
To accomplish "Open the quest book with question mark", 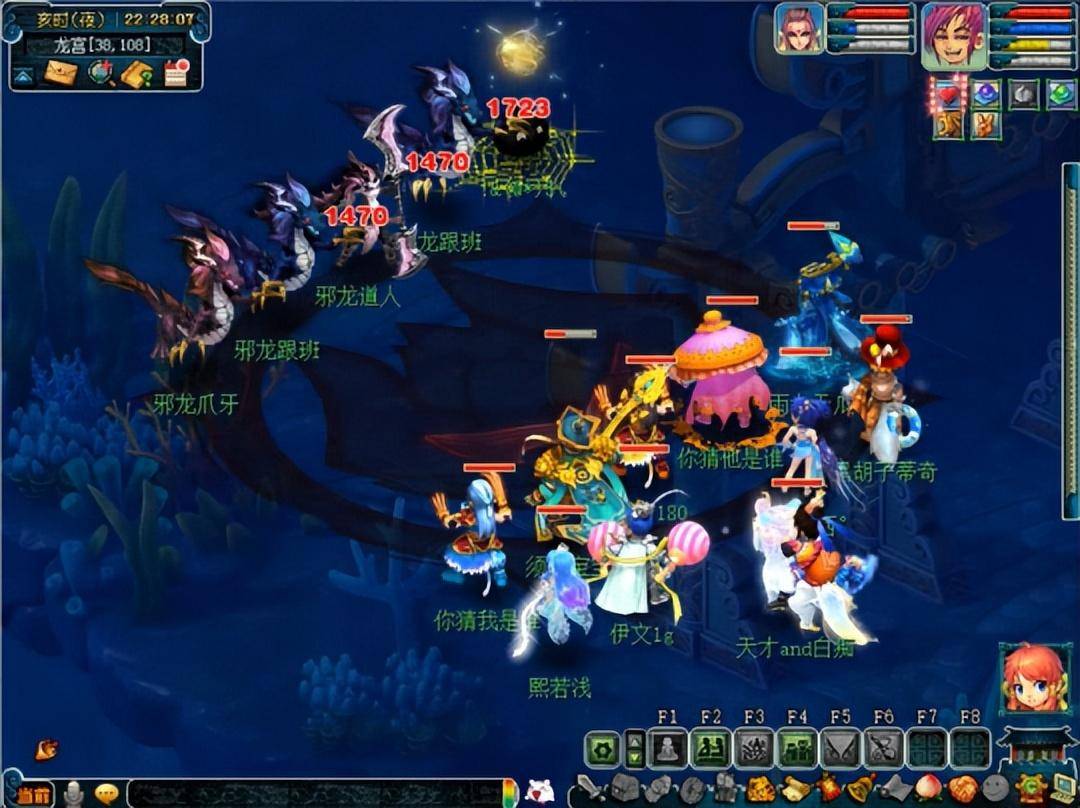I will coord(137,73).
